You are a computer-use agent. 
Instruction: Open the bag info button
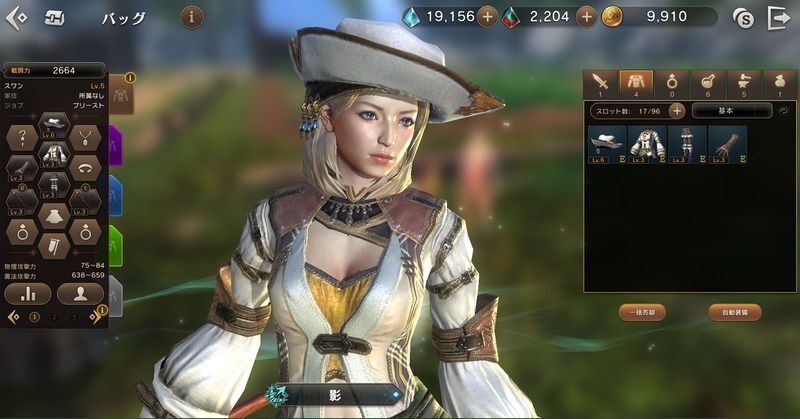pos(192,17)
